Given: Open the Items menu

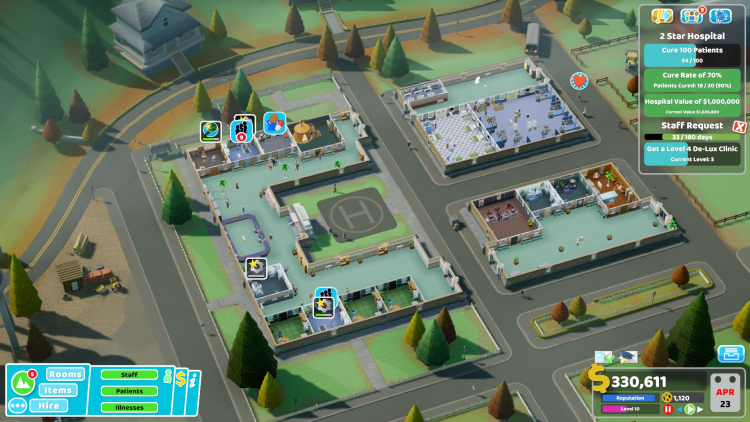Looking at the screenshot, I should (60, 390).
